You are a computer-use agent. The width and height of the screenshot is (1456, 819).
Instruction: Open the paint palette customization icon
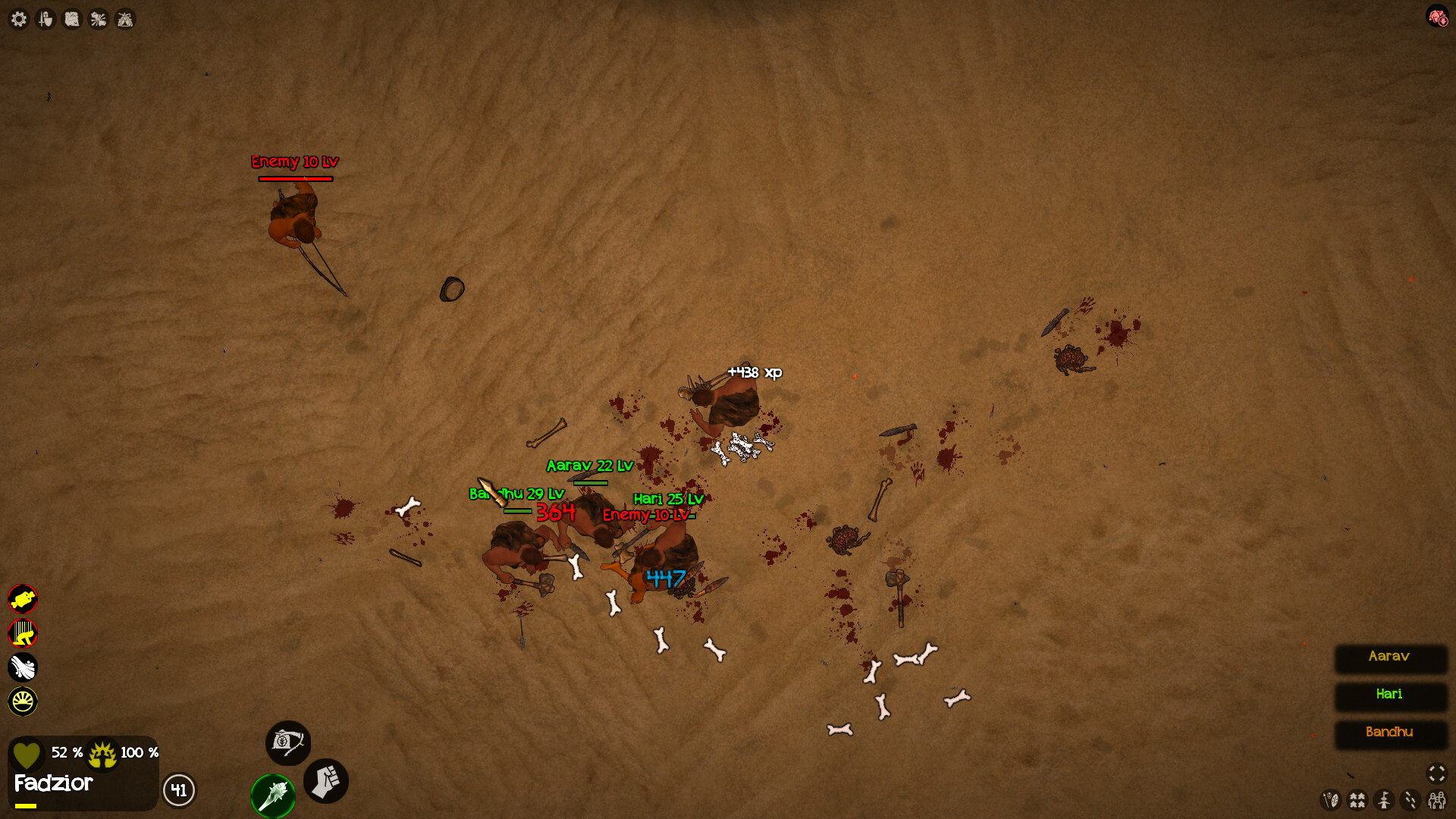click(x=1332, y=800)
